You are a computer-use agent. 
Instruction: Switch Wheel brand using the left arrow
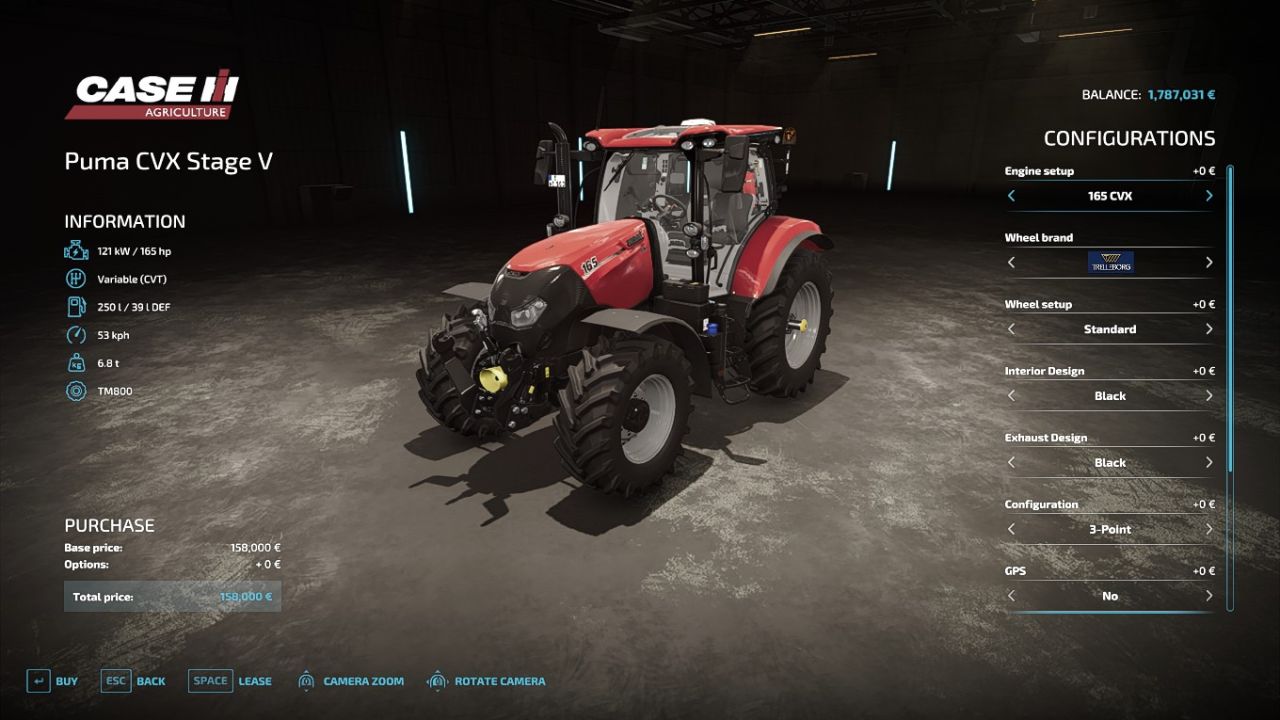[1011, 262]
